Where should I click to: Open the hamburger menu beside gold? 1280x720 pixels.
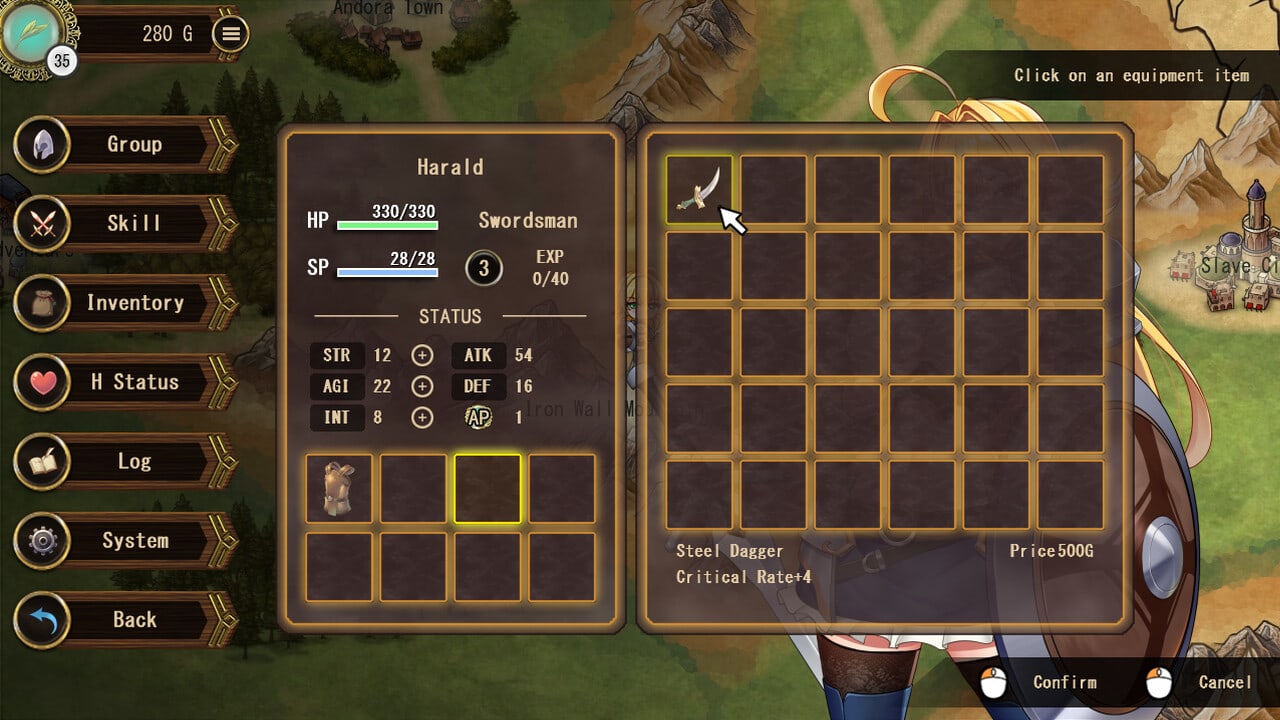pos(231,34)
